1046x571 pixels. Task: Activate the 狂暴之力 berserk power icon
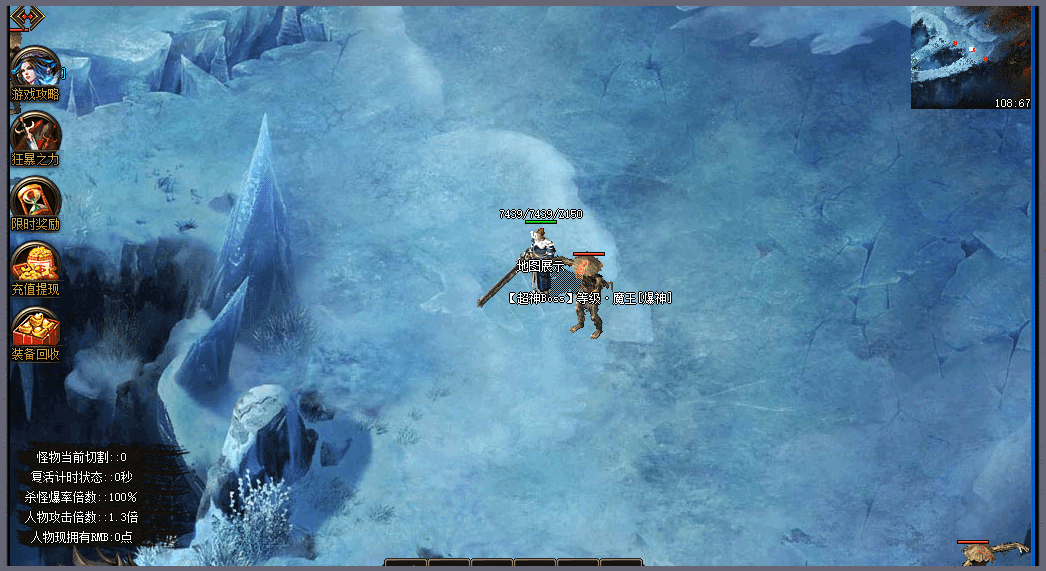pos(36,135)
